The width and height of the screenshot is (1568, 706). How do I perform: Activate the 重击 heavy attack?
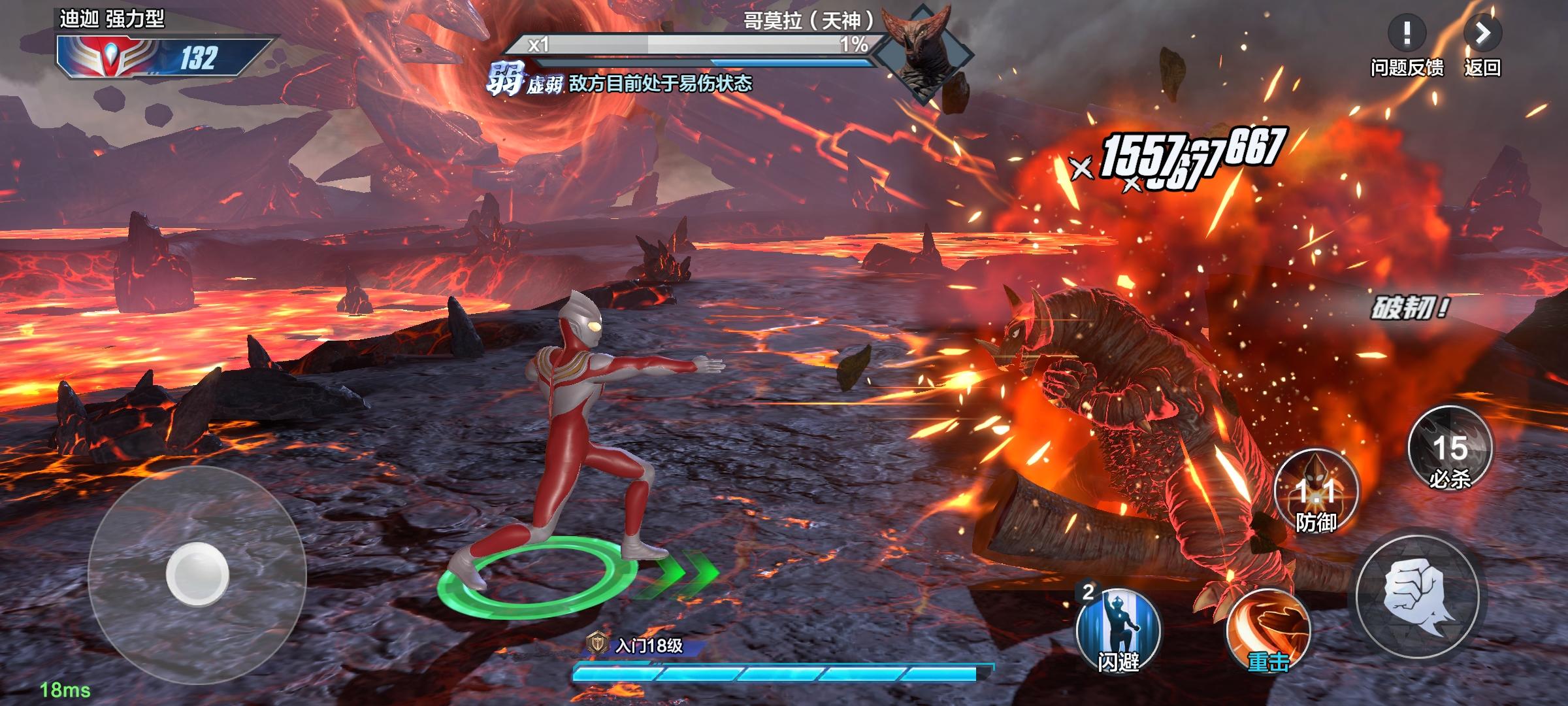[1268, 631]
